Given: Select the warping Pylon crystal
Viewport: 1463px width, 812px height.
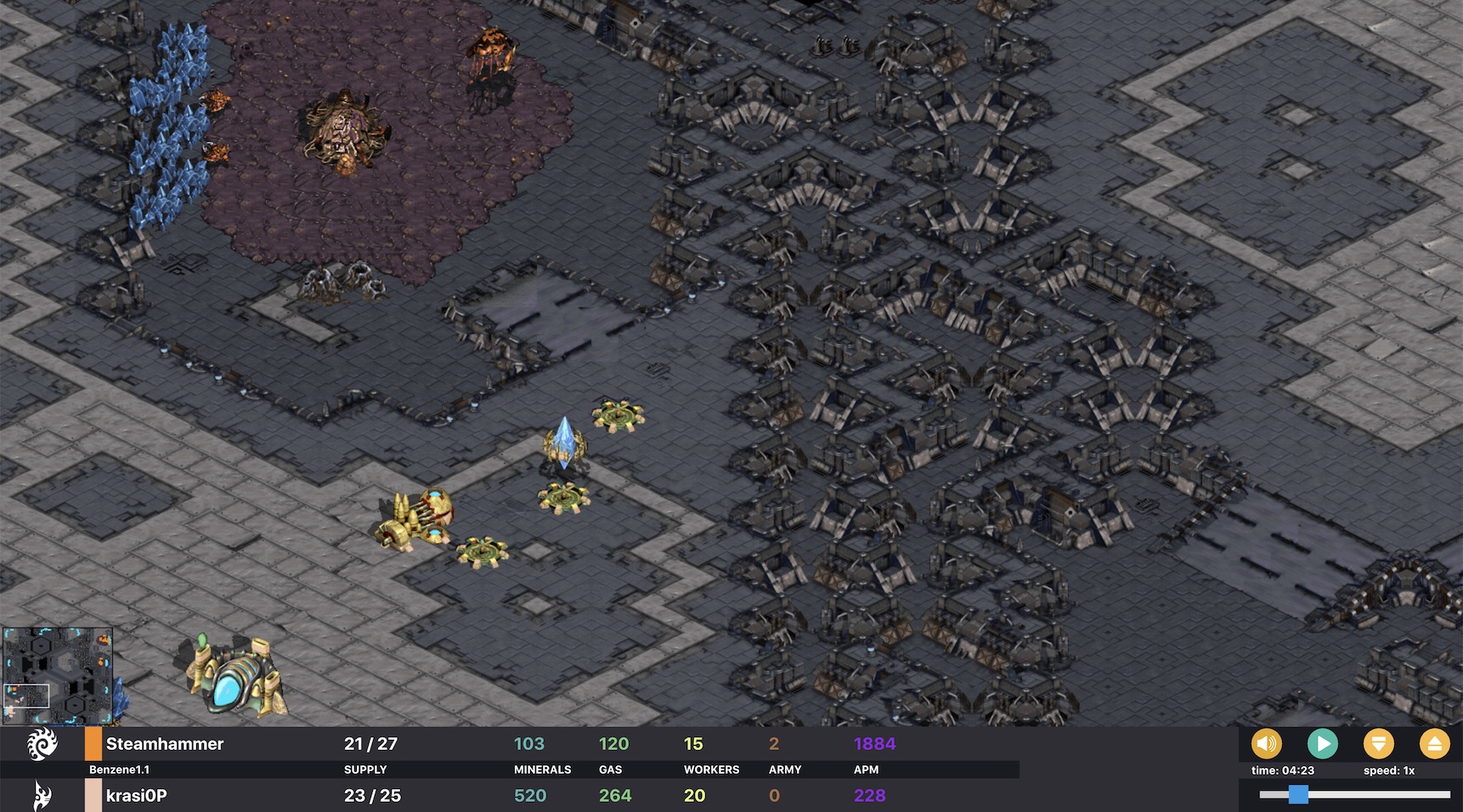Looking at the screenshot, I should 565,442.
